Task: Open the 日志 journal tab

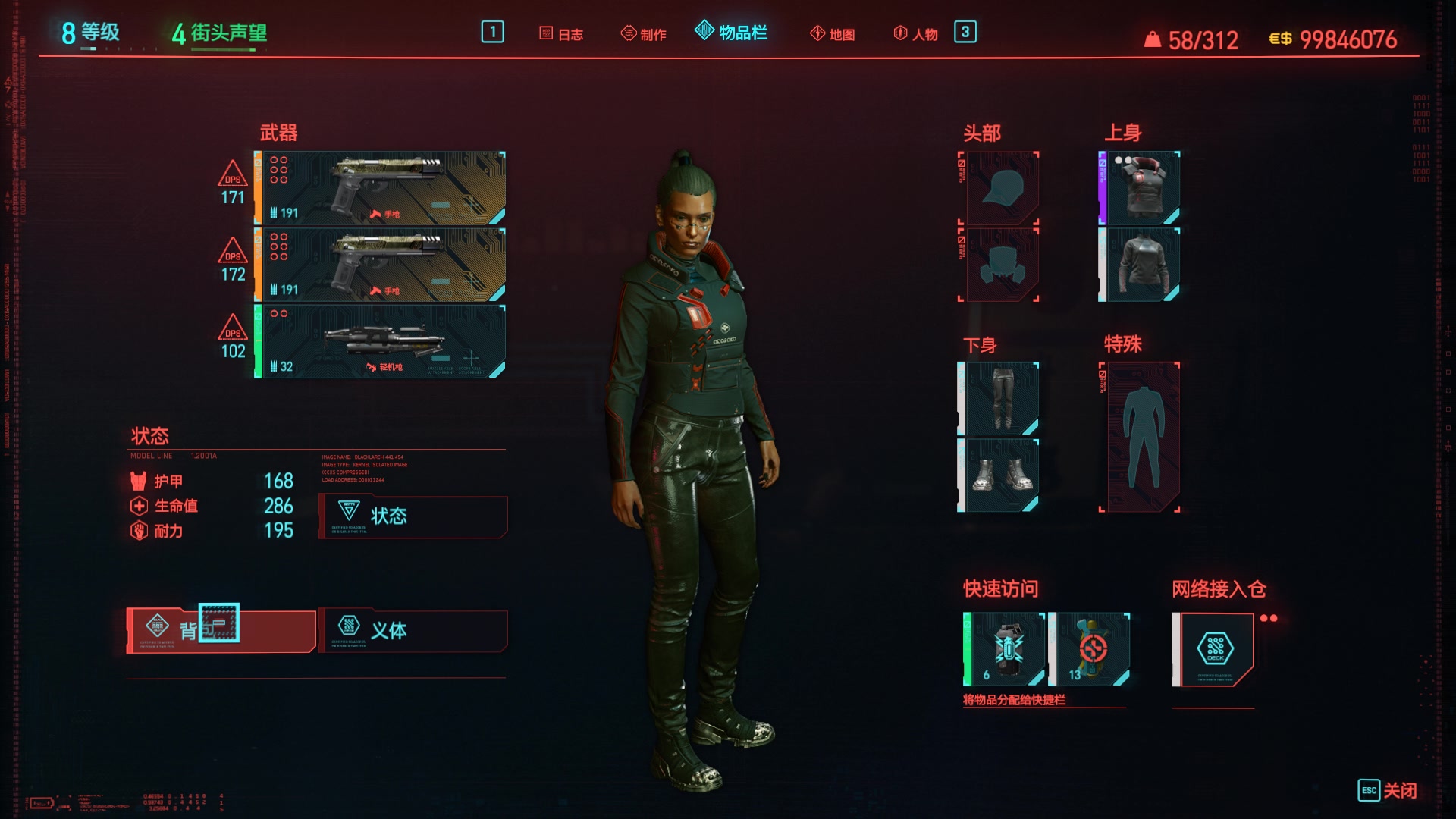Action: tap(562, 34)
